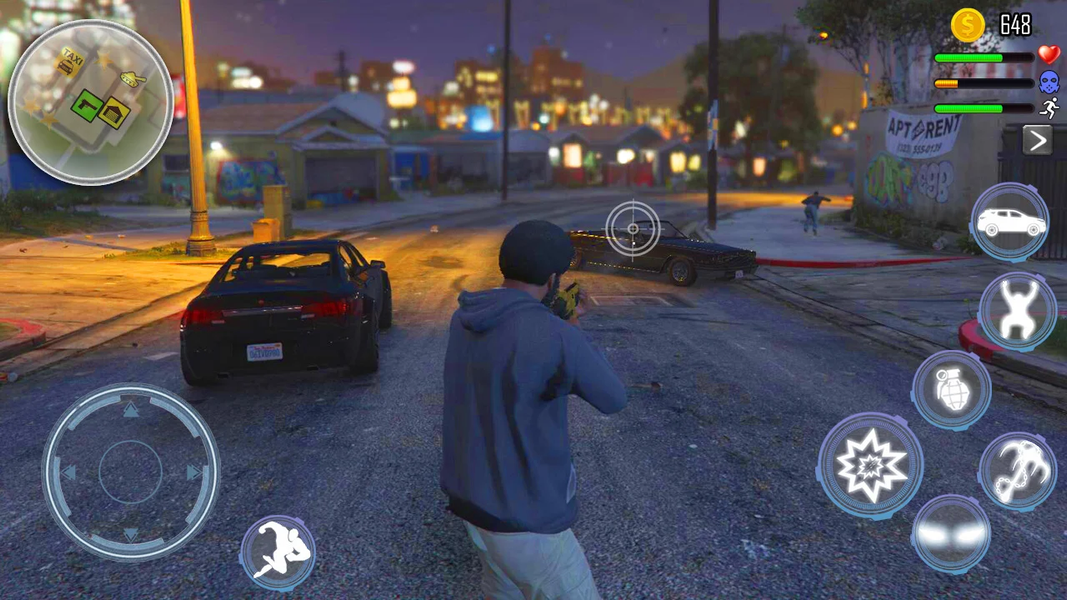
Task: Activate the glowing eyes ability button
Action: pos(950,534)
